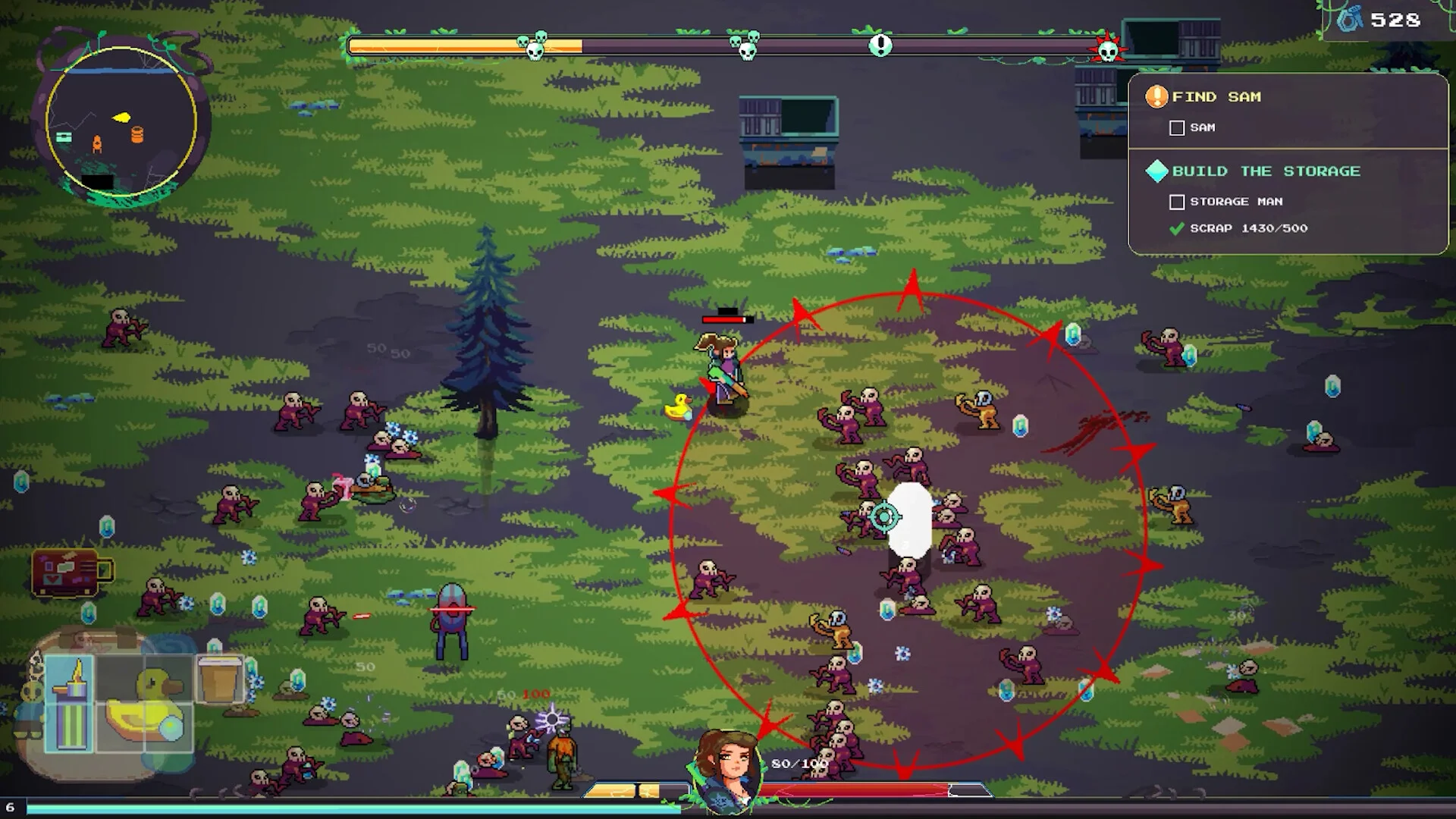Select the lighter item in the backpack
This screenshot has height=819, width=1456.
[70, 703]
